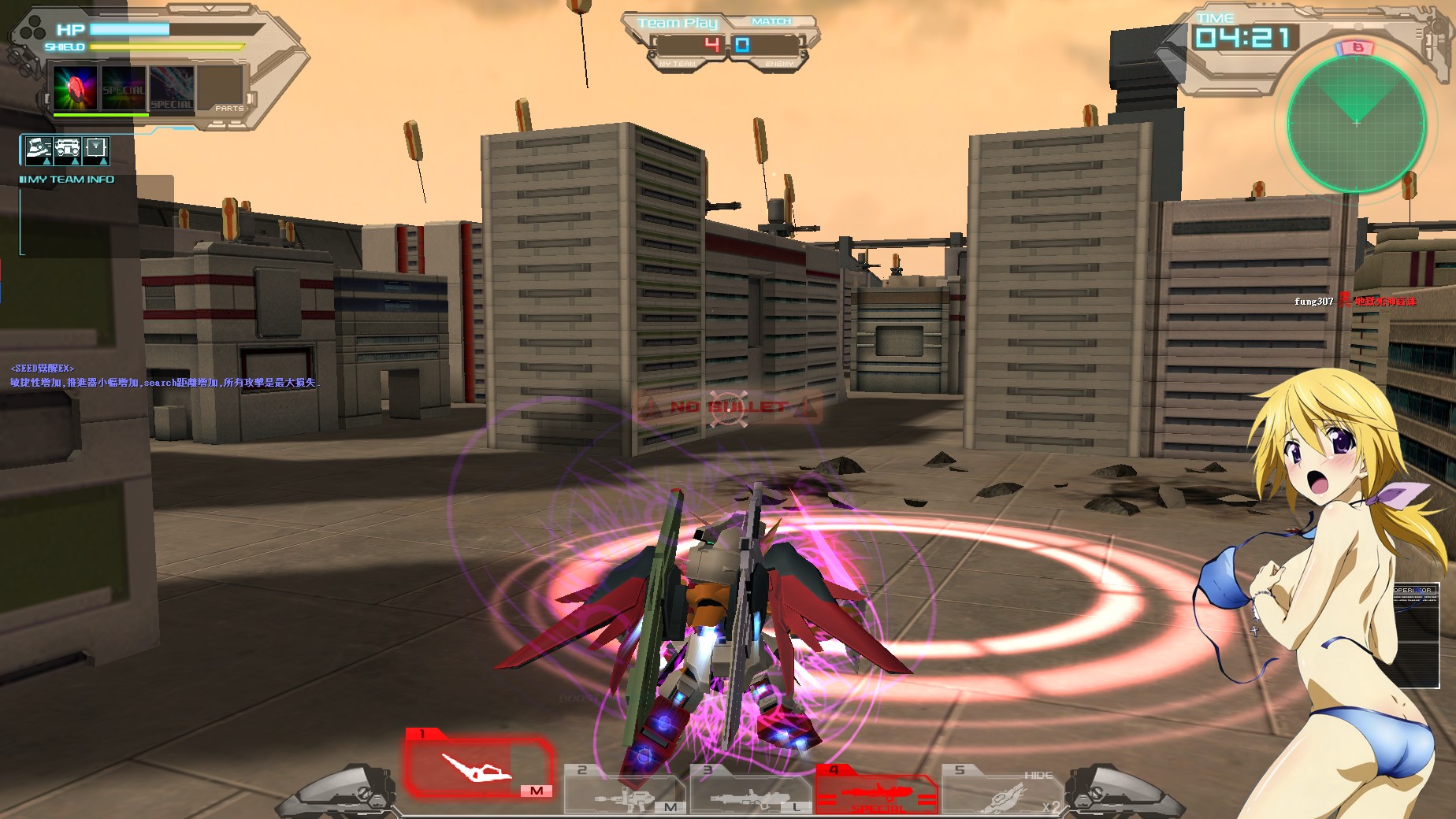Open the empty PARTS slot
This screenshot has height=819, width=1456.
221,88
